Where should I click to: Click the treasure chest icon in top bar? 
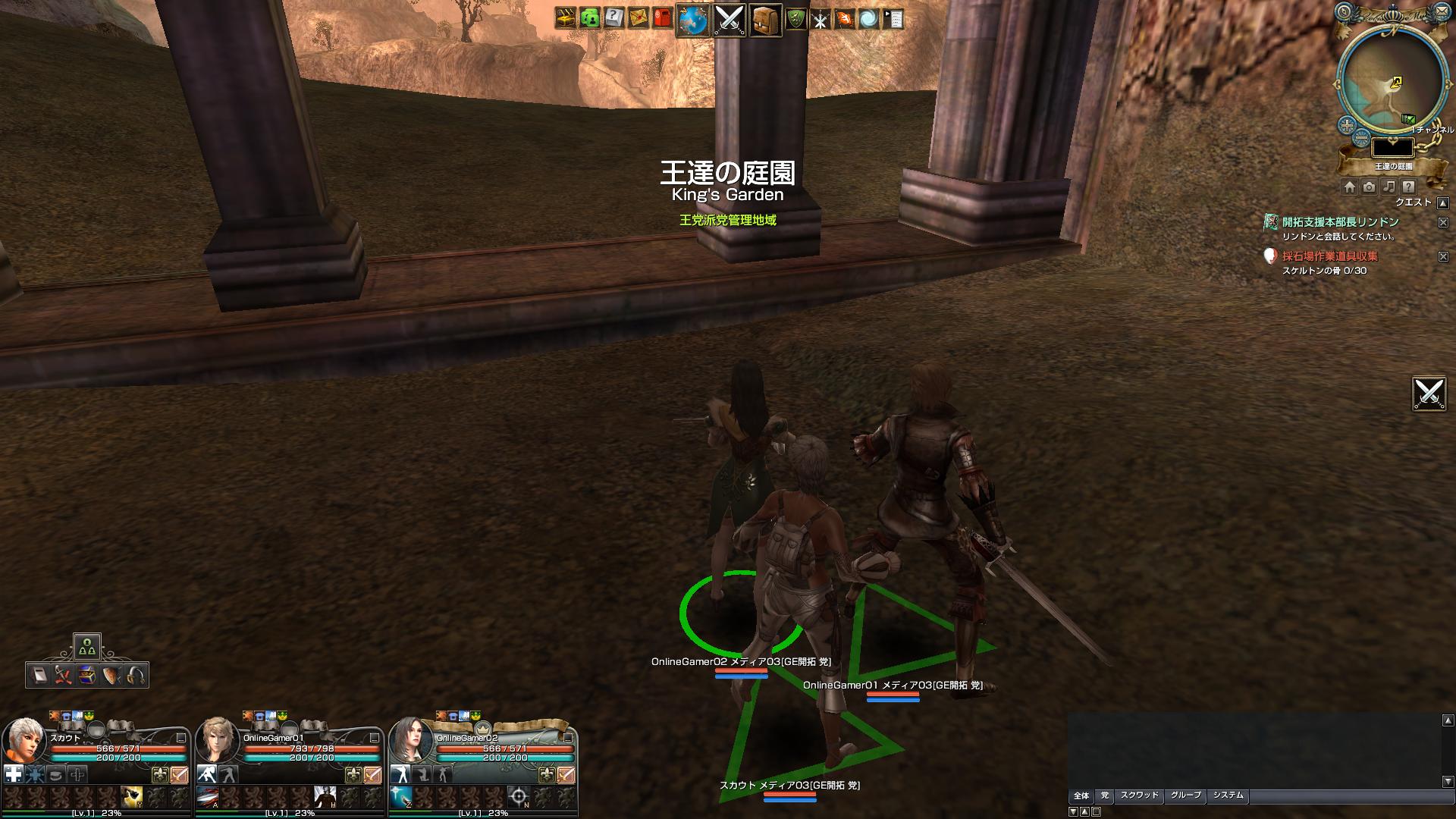tap(566, 18)
